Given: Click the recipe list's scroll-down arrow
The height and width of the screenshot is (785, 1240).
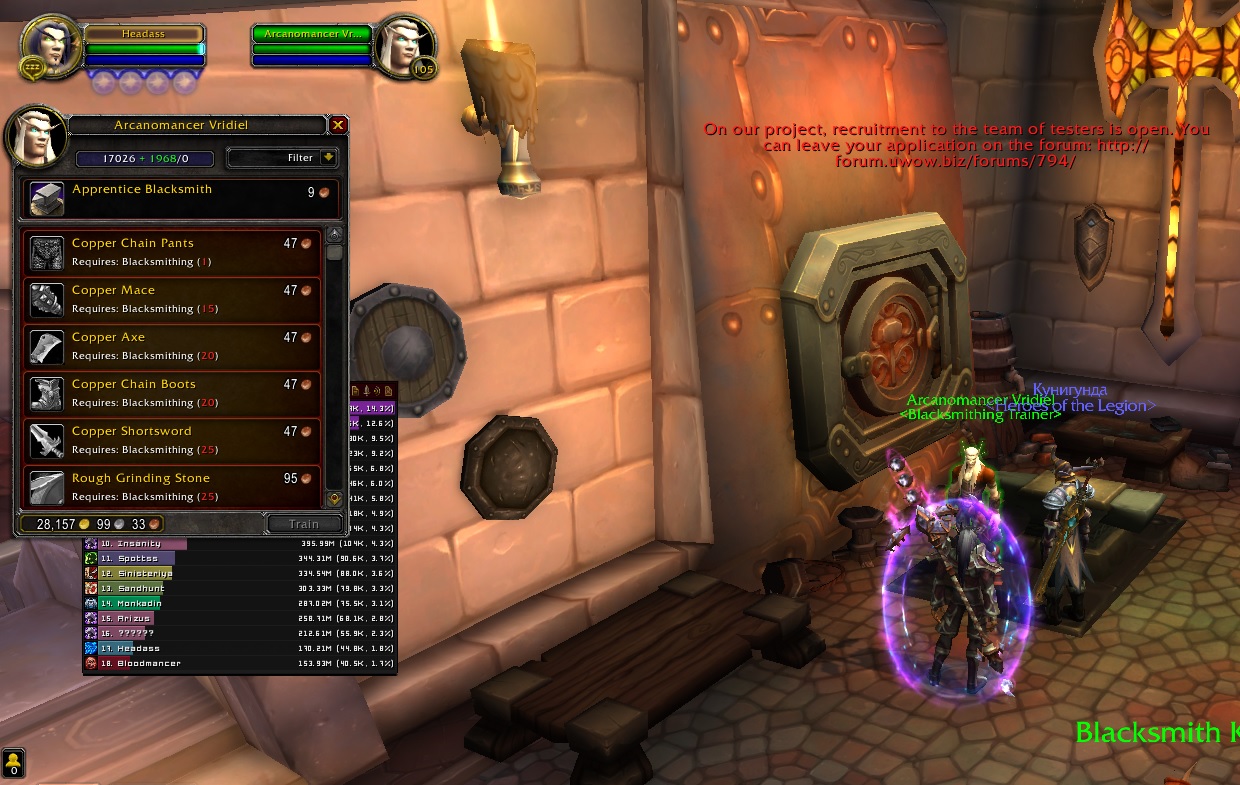Looking at the screenshot, I should click(x=334, y=498).
